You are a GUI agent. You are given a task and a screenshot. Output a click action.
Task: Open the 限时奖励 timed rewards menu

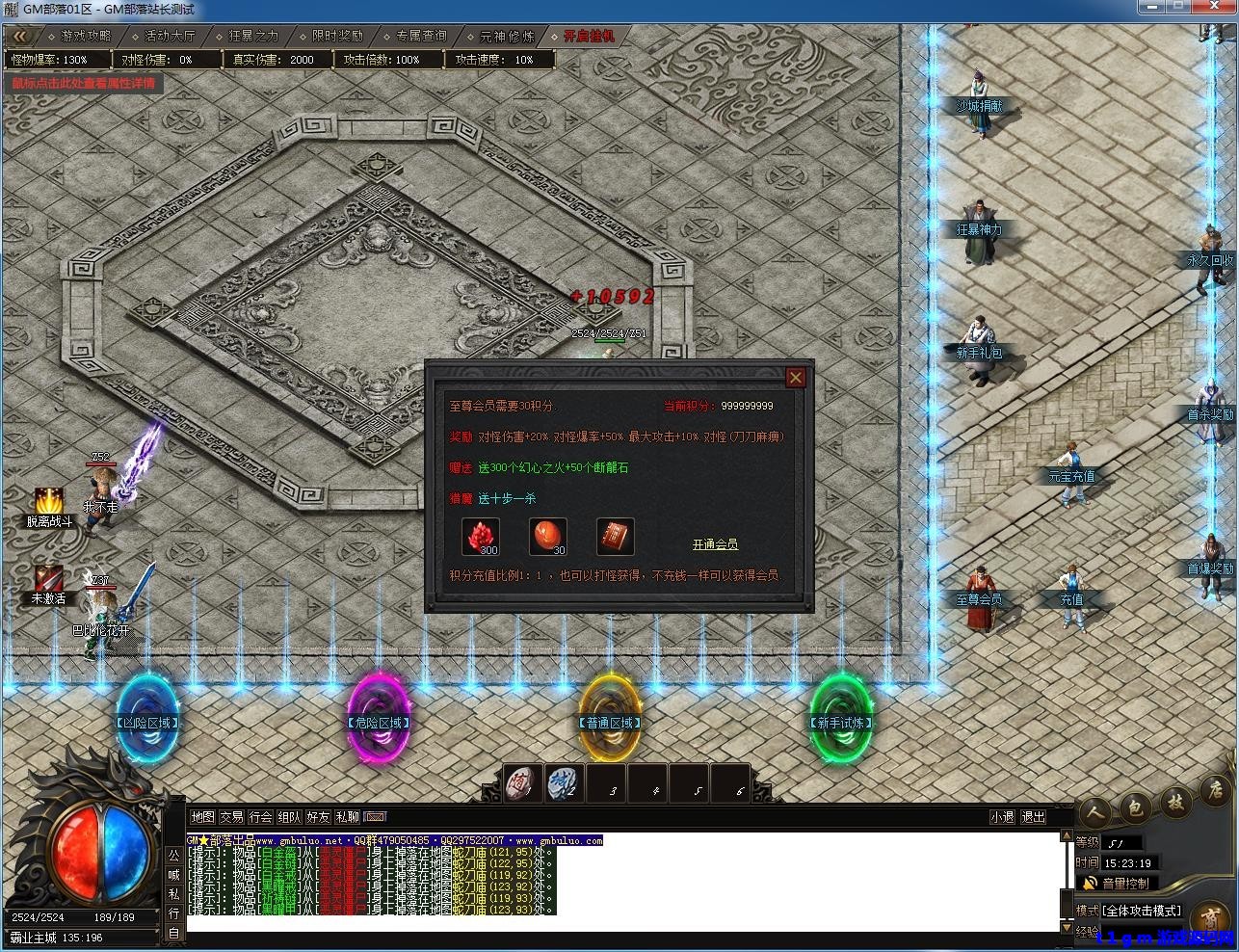337,36
